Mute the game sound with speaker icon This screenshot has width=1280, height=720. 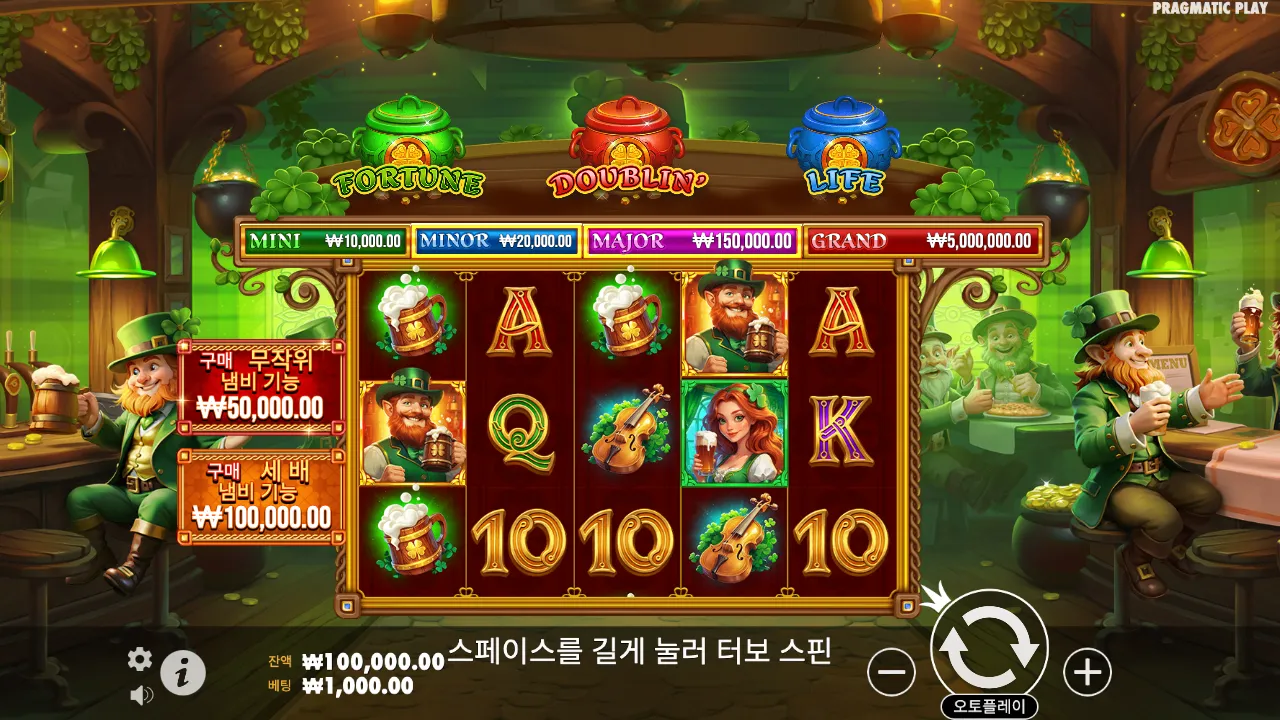tap(139, 695)
